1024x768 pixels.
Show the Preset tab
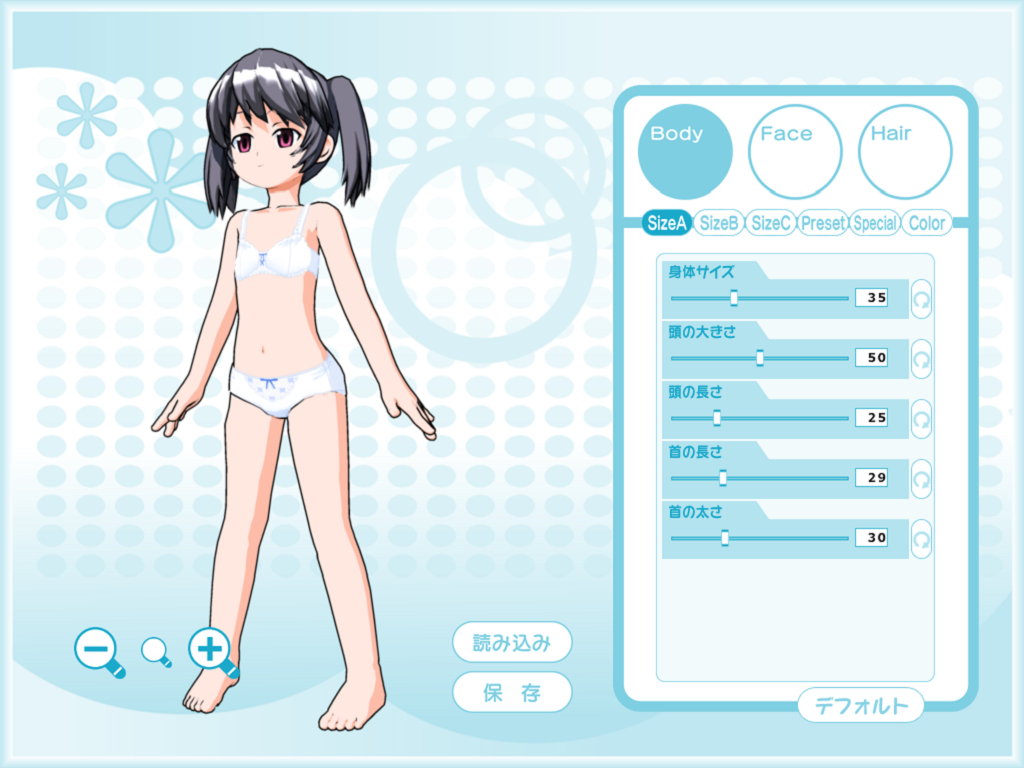[x=823, y=224]
